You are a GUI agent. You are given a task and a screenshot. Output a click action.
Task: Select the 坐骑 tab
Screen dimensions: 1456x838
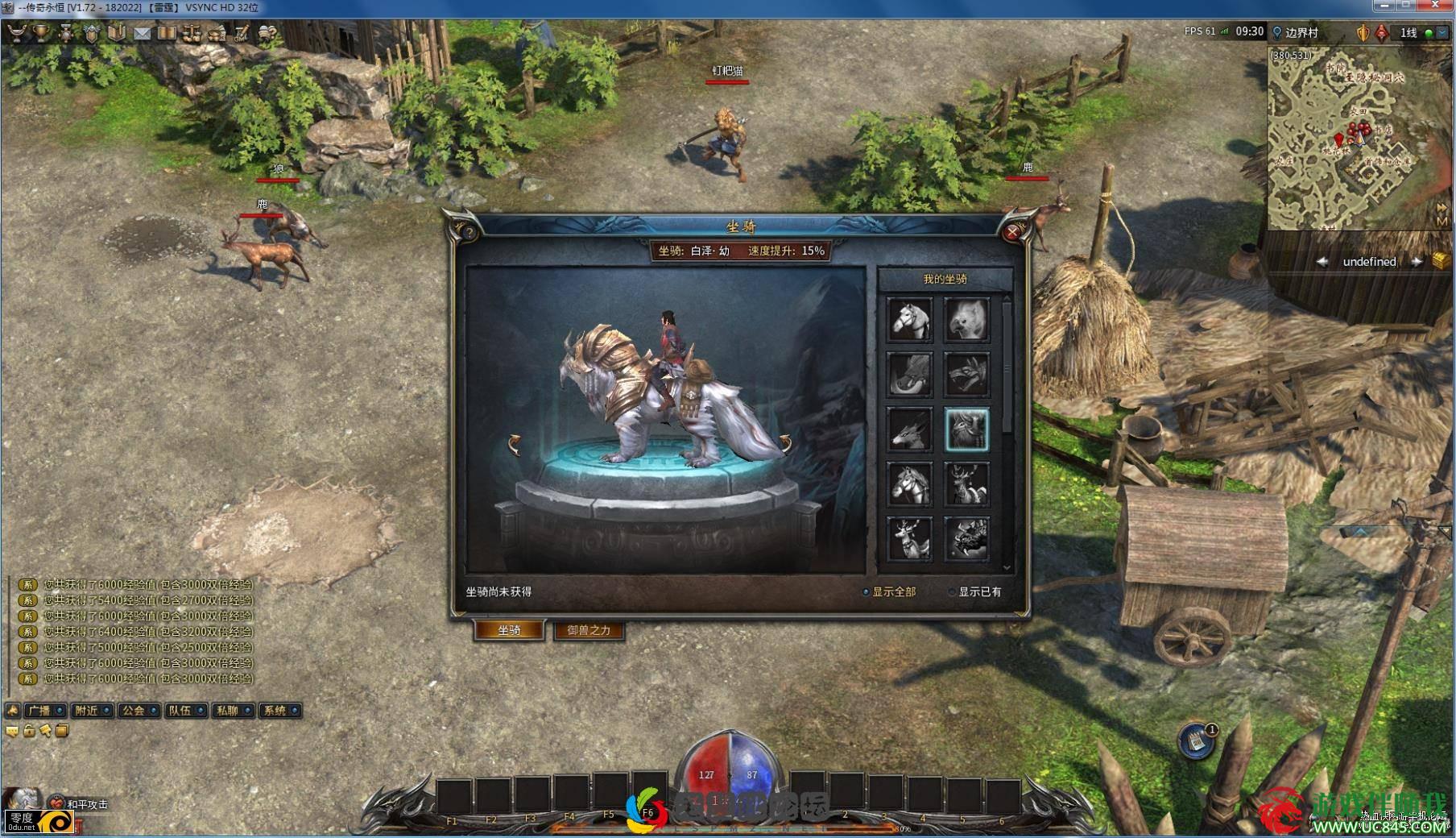509,630
